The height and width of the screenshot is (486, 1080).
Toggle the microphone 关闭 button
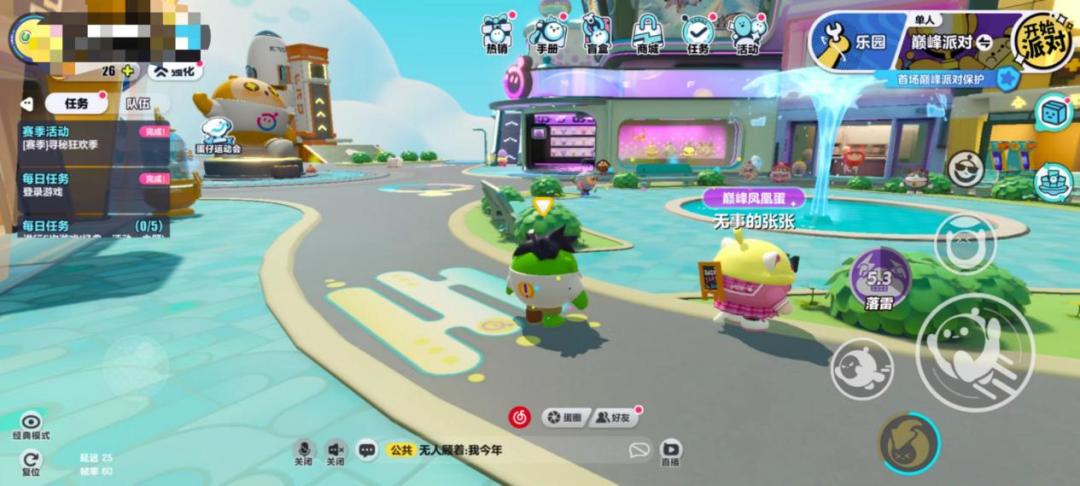304,451
